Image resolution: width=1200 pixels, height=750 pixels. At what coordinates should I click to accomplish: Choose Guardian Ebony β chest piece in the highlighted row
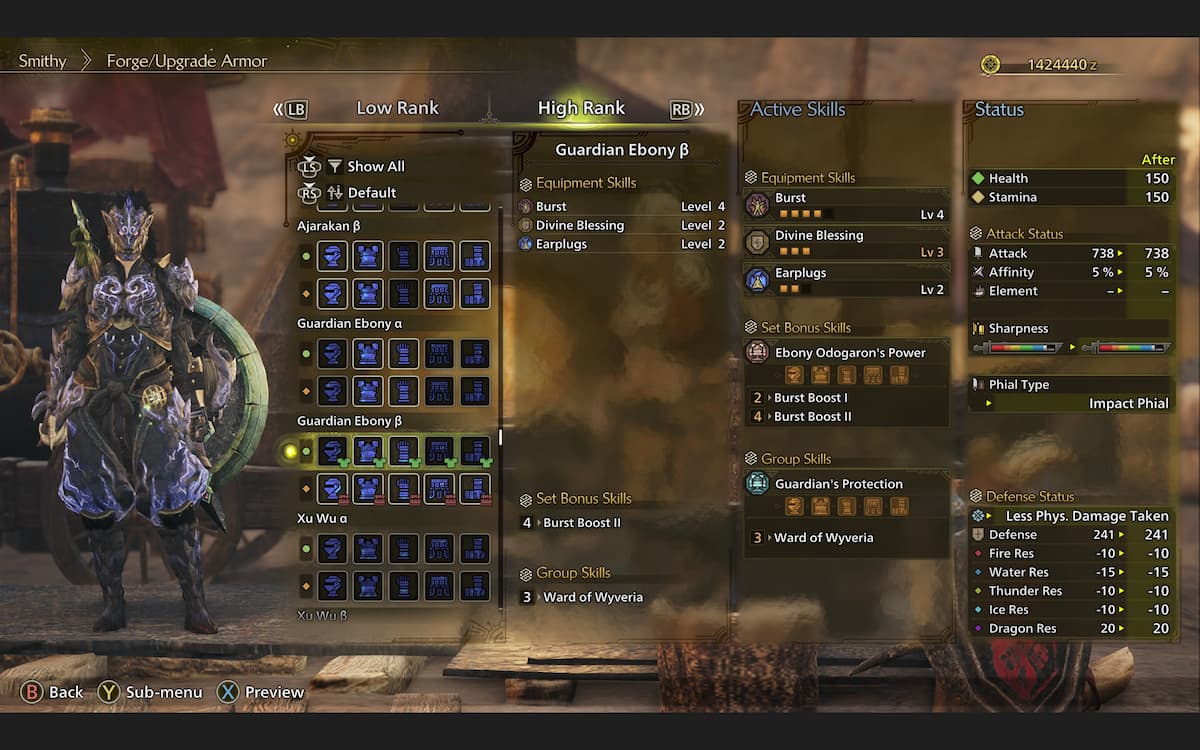[368, 451]
